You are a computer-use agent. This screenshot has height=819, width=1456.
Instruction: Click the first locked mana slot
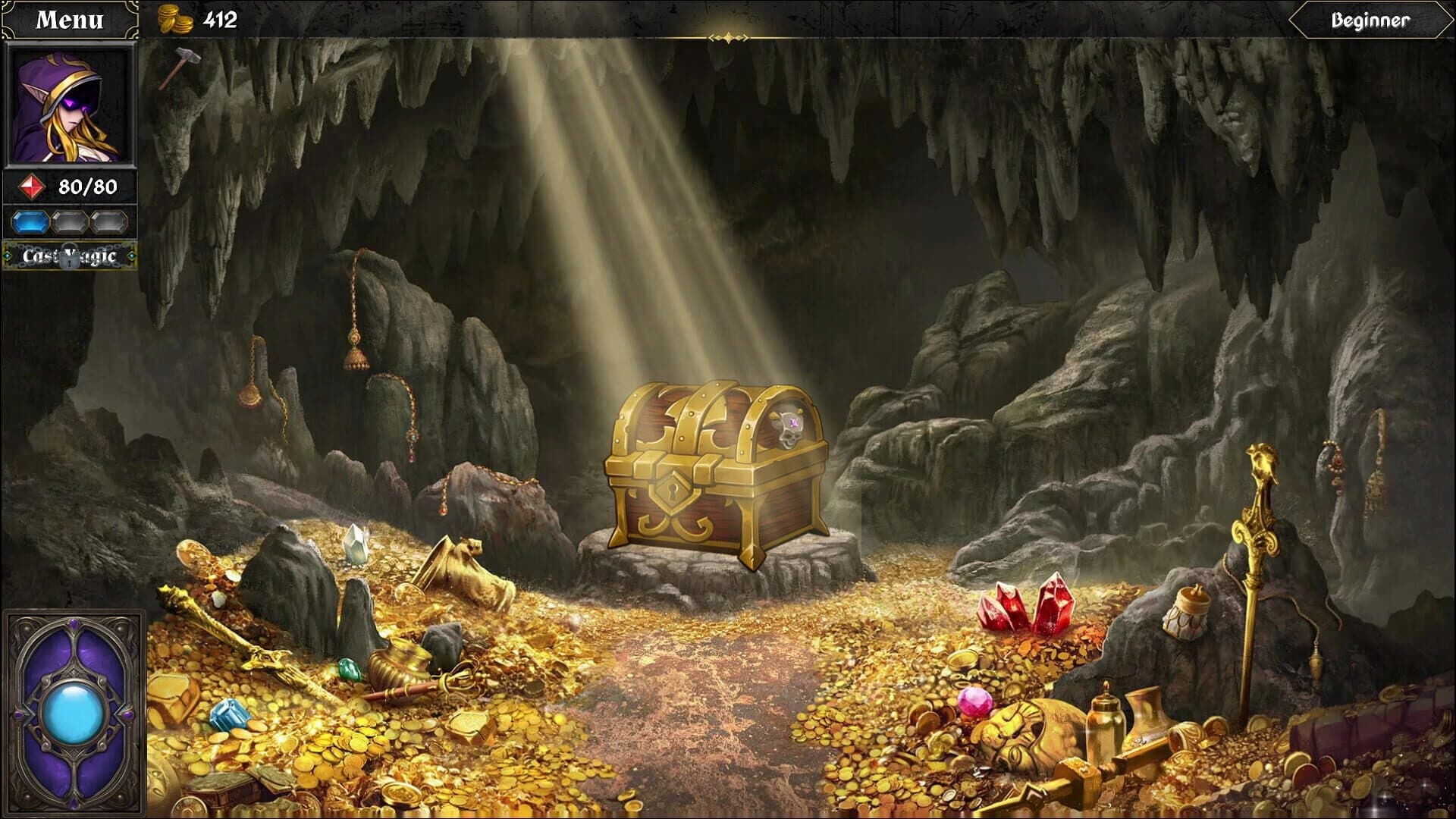(67, 223)
